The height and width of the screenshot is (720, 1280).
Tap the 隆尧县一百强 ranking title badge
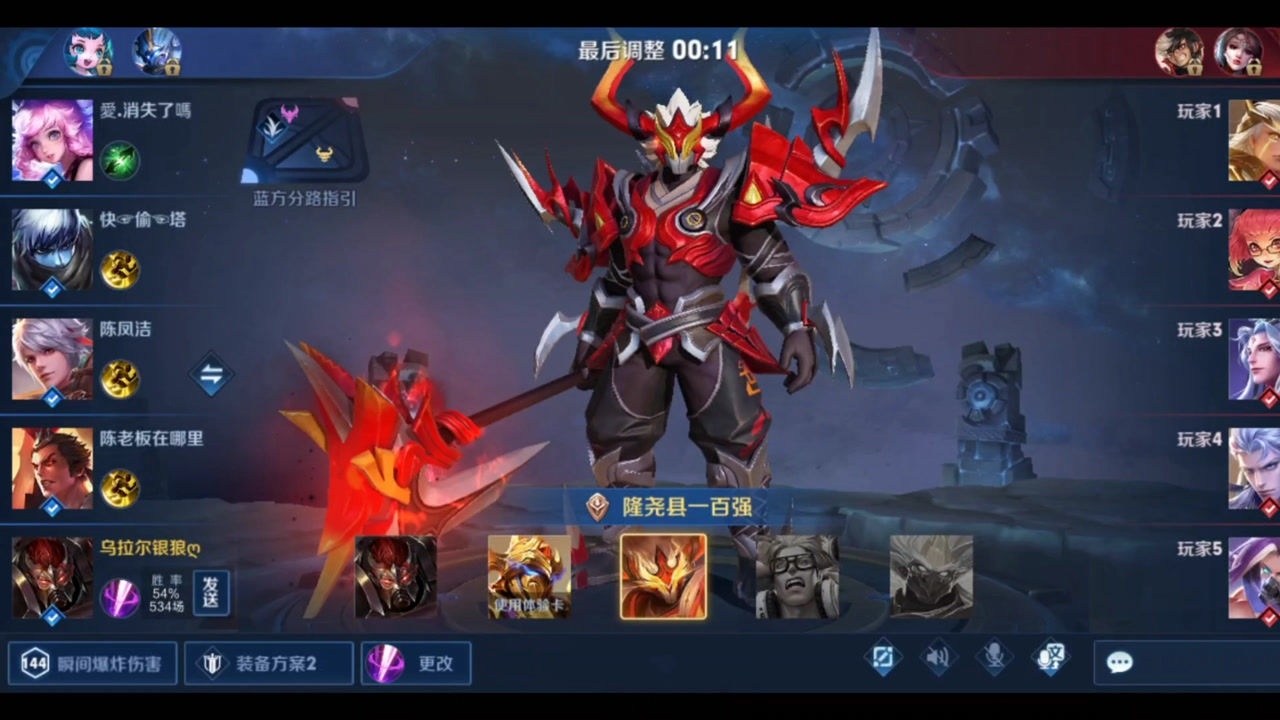(670, 506)
